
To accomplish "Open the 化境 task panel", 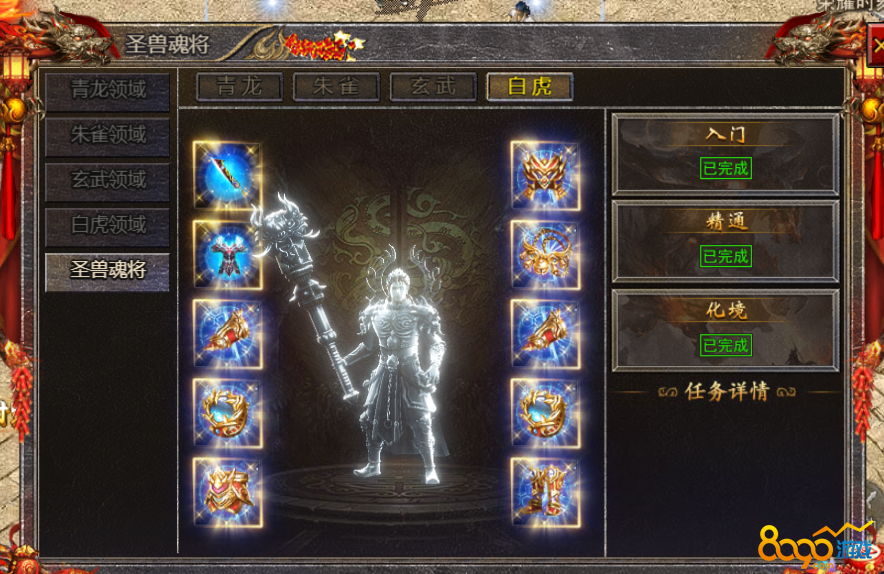I will [x=725, y=329].
